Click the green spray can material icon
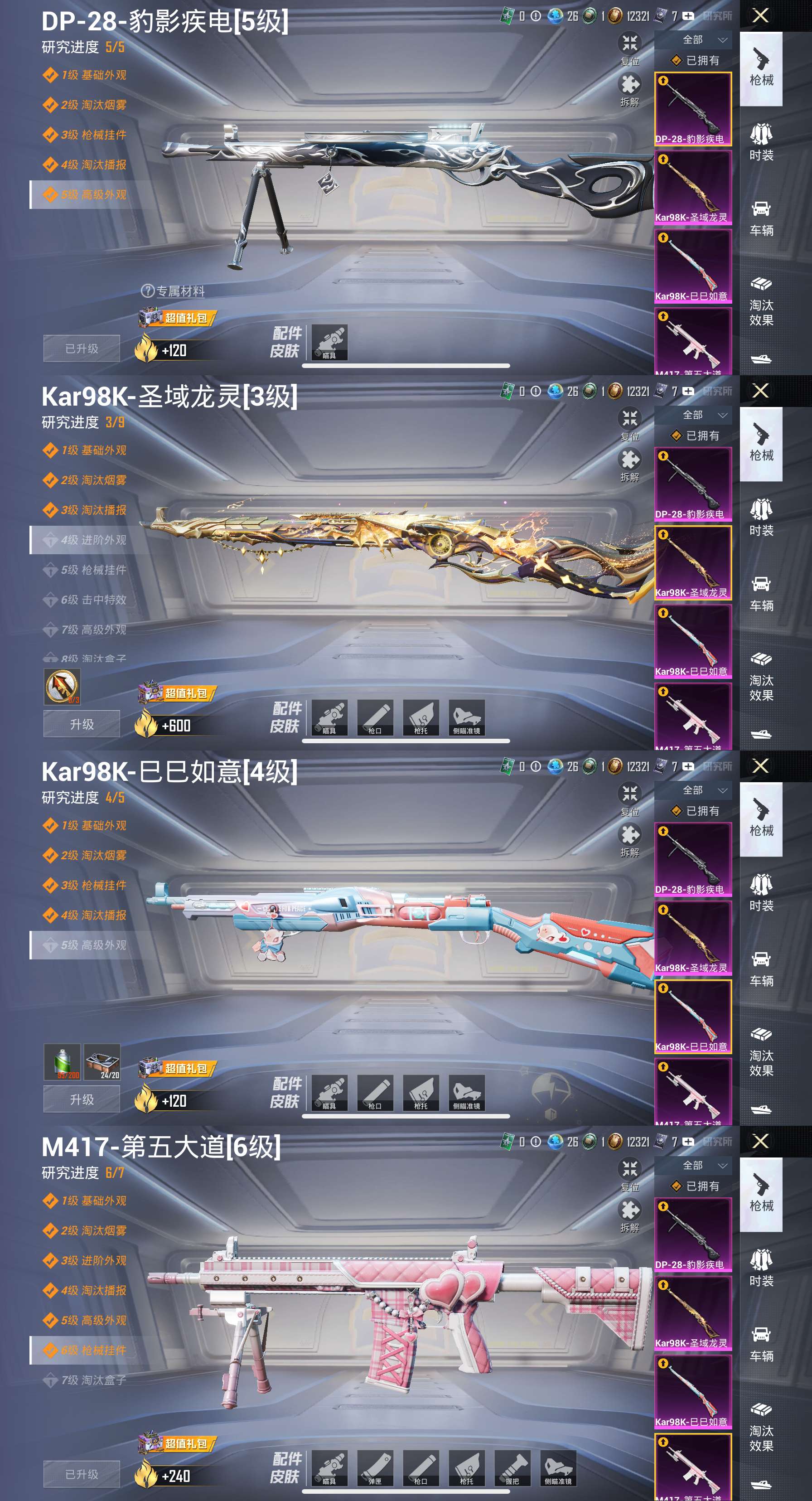 pyautogui.click(x=63, y=1062)
